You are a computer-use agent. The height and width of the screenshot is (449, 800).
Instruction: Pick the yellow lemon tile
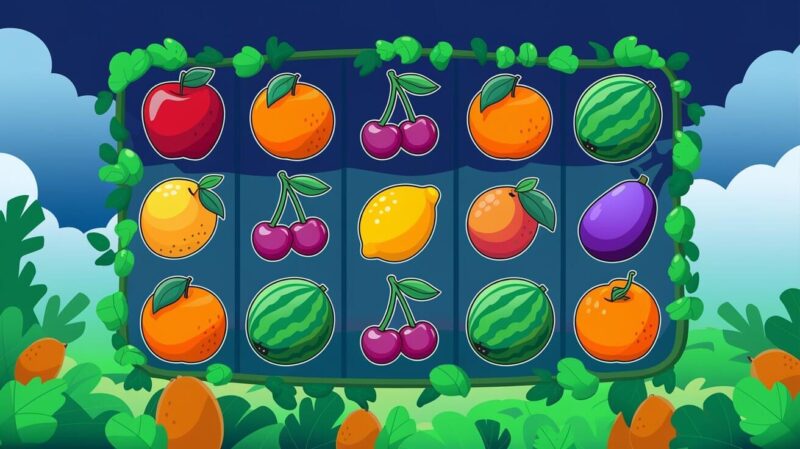[x=398, y=222]
